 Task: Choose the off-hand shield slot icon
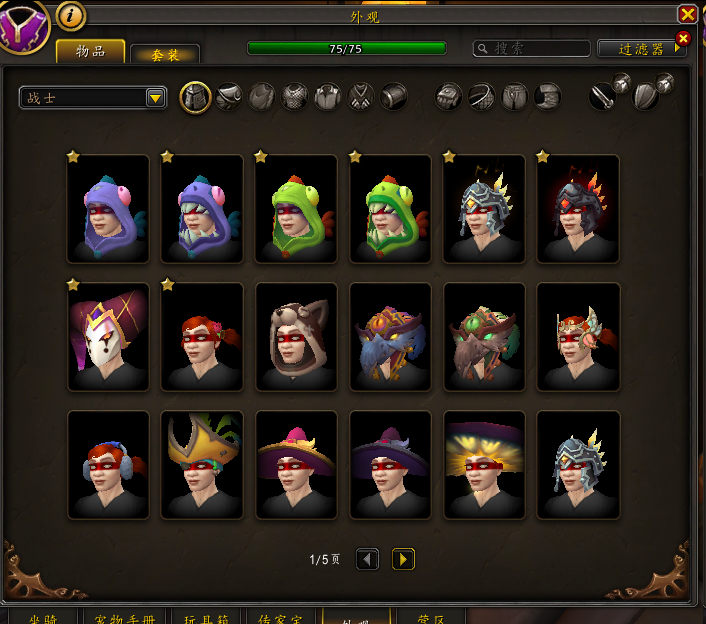coord(646,97)
